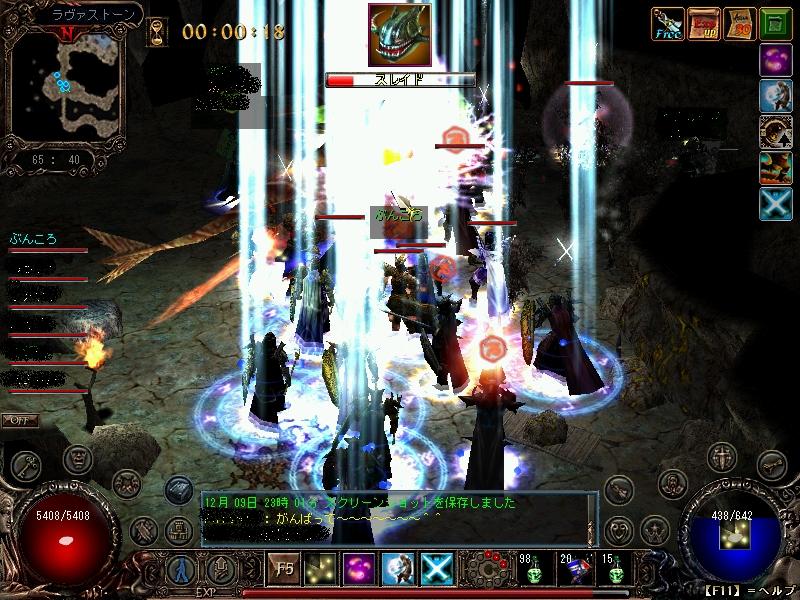Open the dungeon minimap
The height and width of the screenshot is (600, 800).
click(68, 89)
